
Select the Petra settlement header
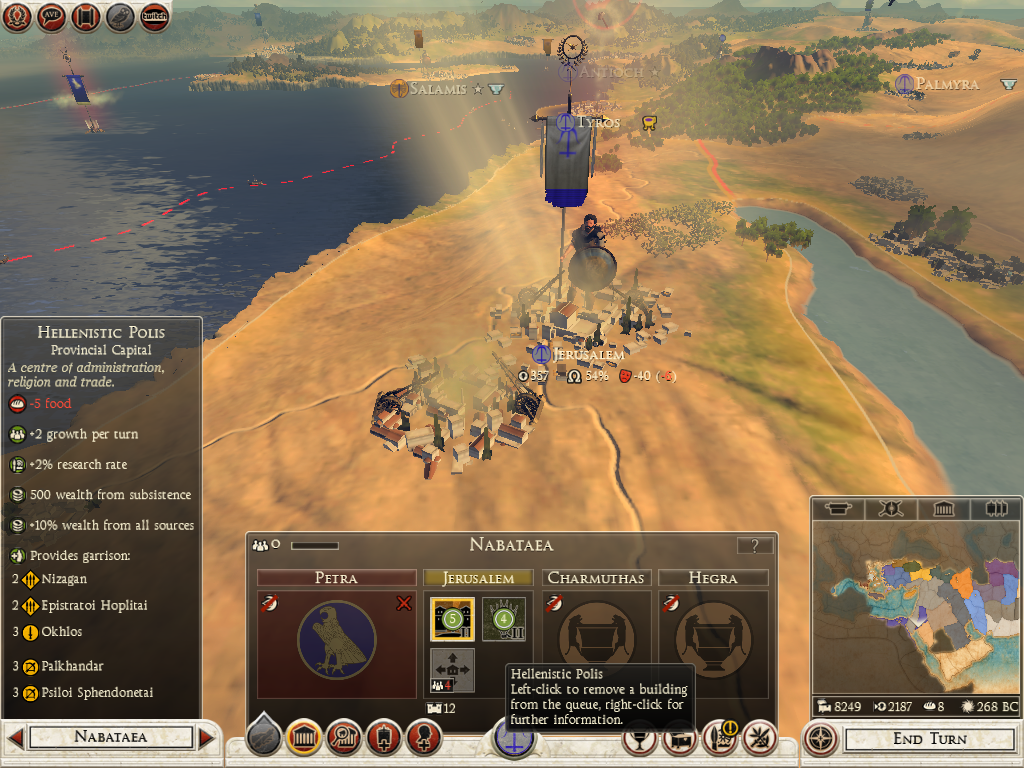[x=336, y=578]
